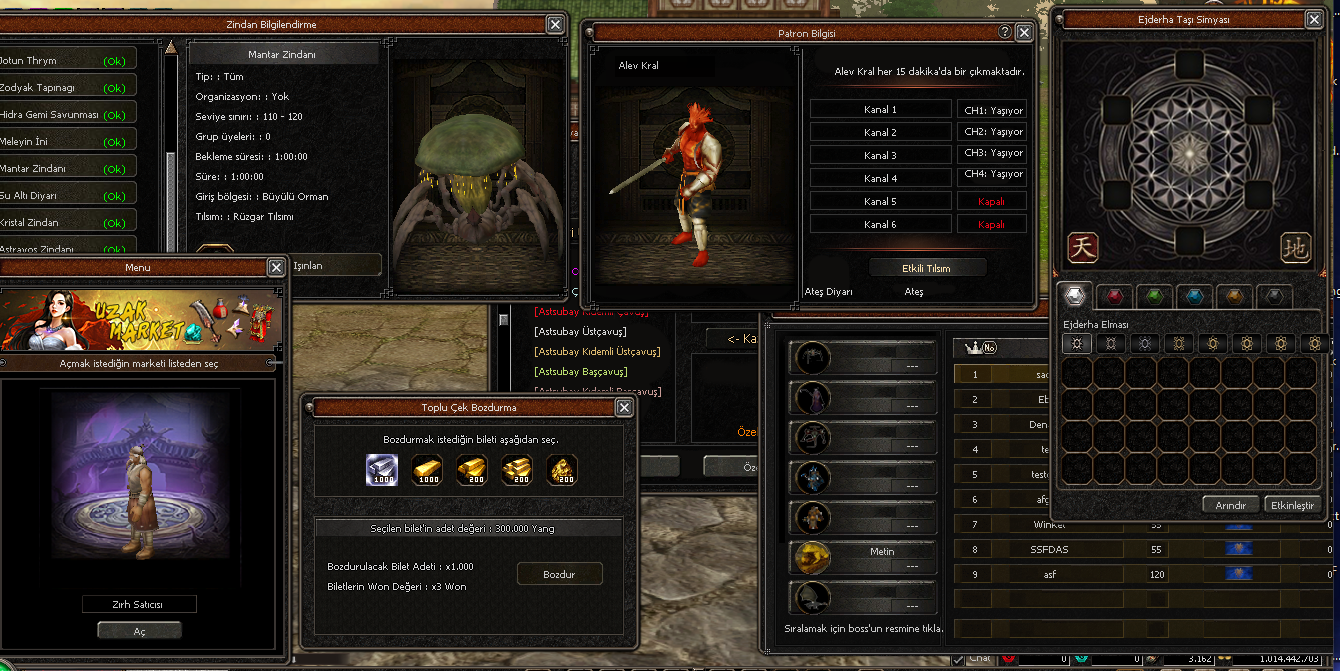Select the silver bar 1000 ticket
The height and width of the screenshot is (671, 1340).
point(381,470)
